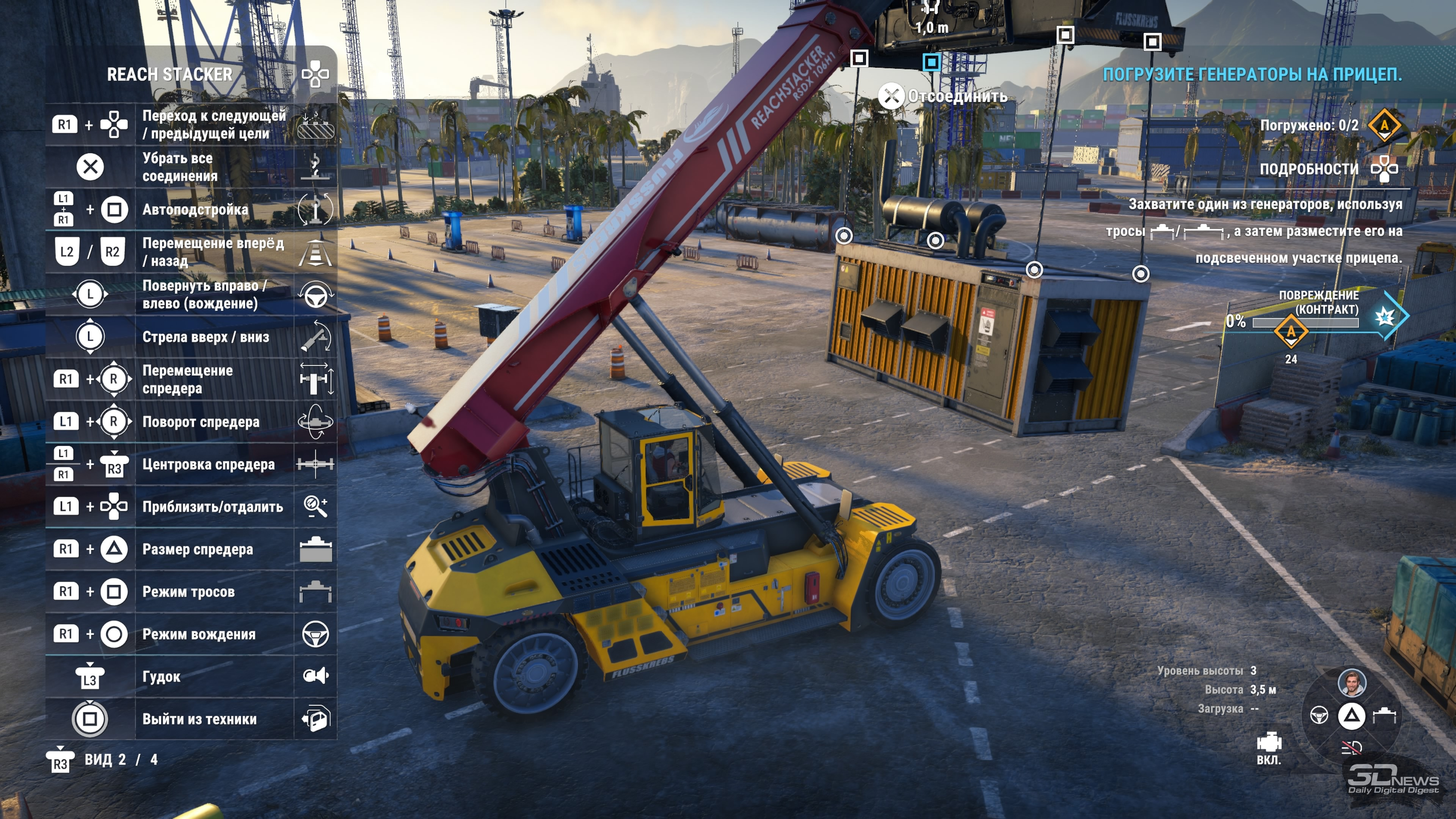Screen dimensions: 1456x819
Task: Choose the steering wheel icon in the radial wheel
Action: [x=1319, y=715]
